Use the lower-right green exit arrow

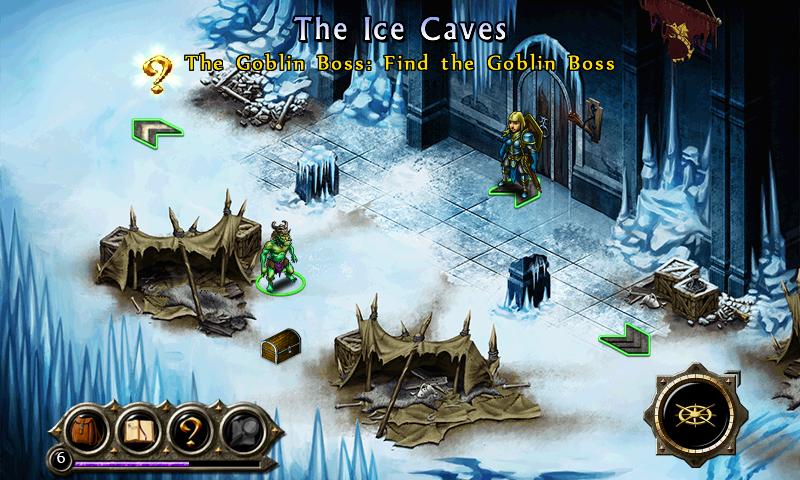tap(627, 340)
